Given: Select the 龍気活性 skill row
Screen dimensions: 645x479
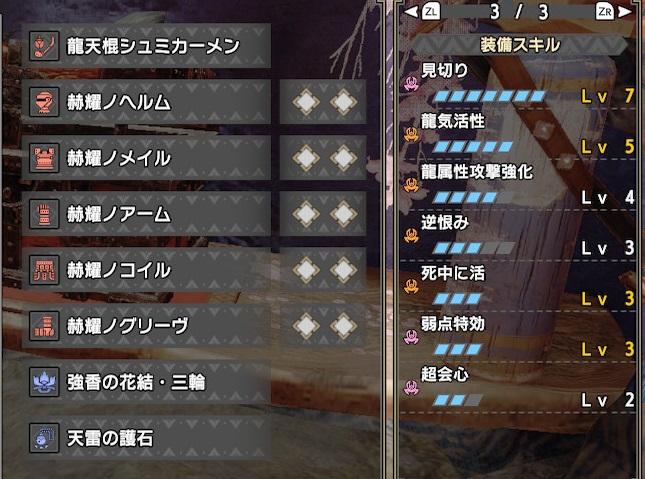Looking at the screenshot, I should click(x=520, y=134).
